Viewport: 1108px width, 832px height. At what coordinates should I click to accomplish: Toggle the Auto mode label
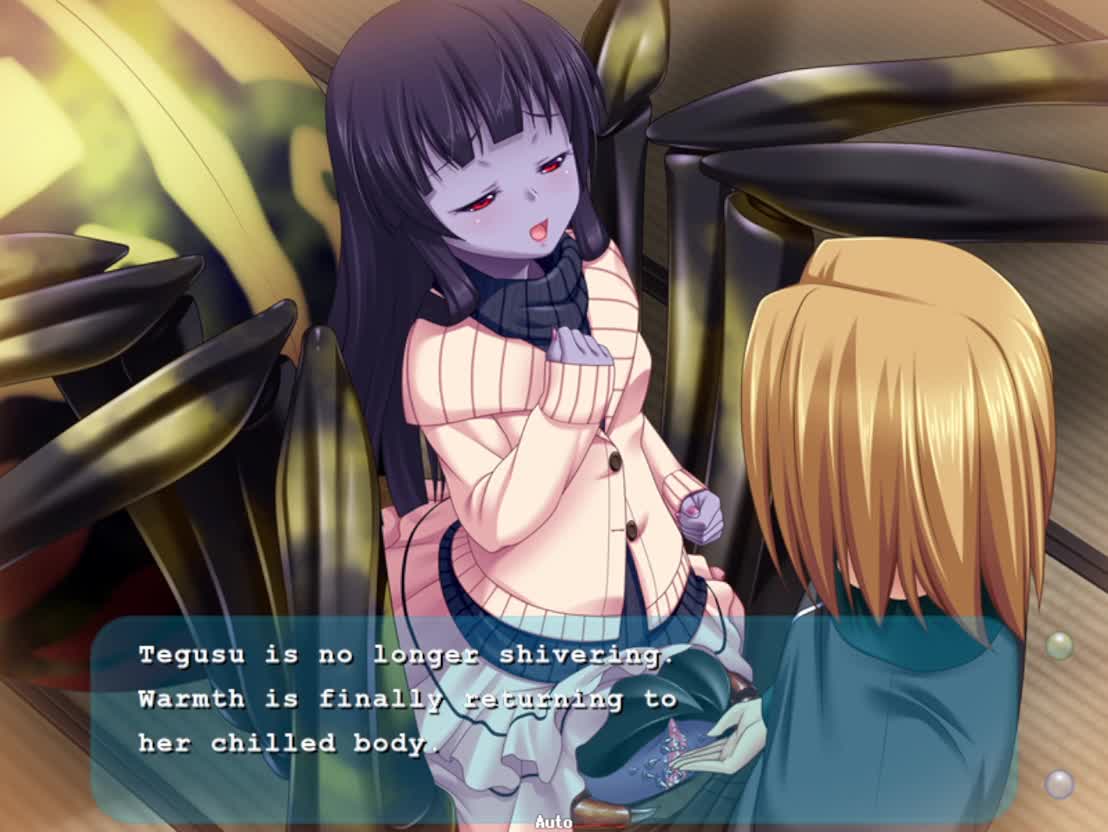pyautogui.click(x=552, y=822)
